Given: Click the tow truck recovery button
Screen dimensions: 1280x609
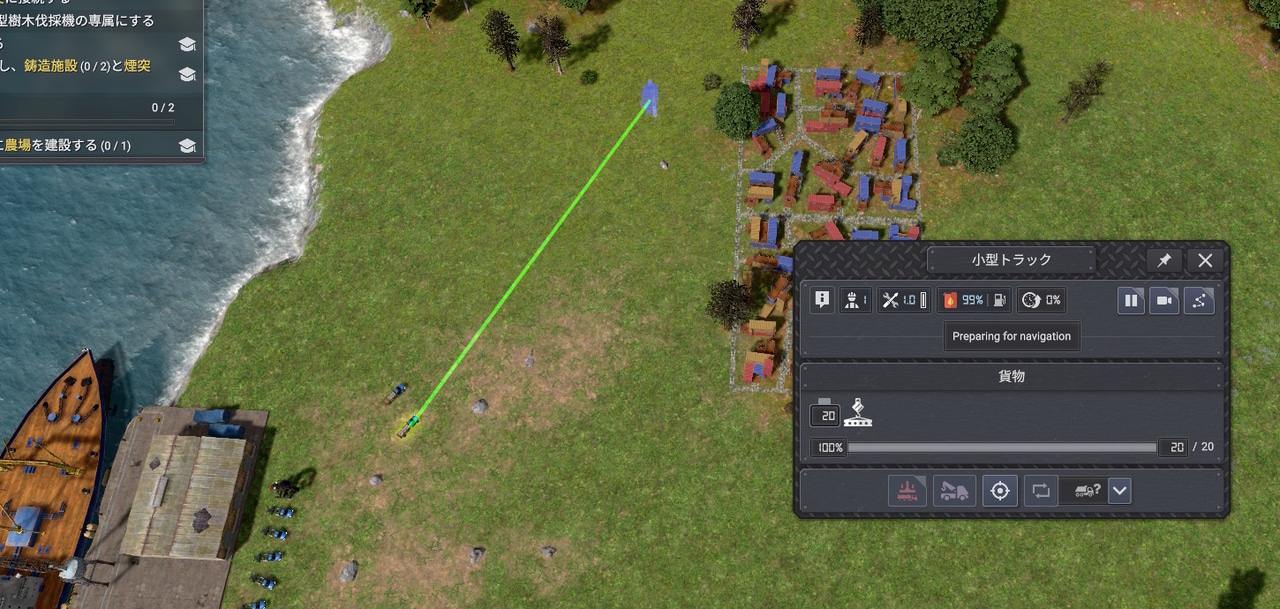Looking at the screenshot, I should (953, 491).
